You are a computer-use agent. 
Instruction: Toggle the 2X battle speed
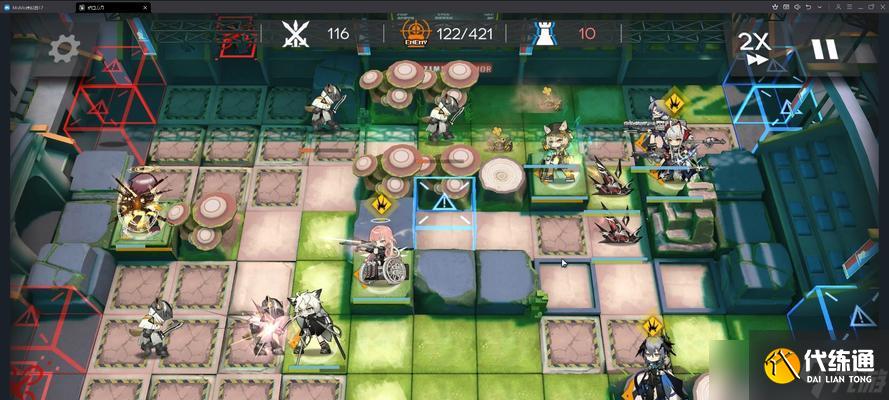click(x=753, y=46)
